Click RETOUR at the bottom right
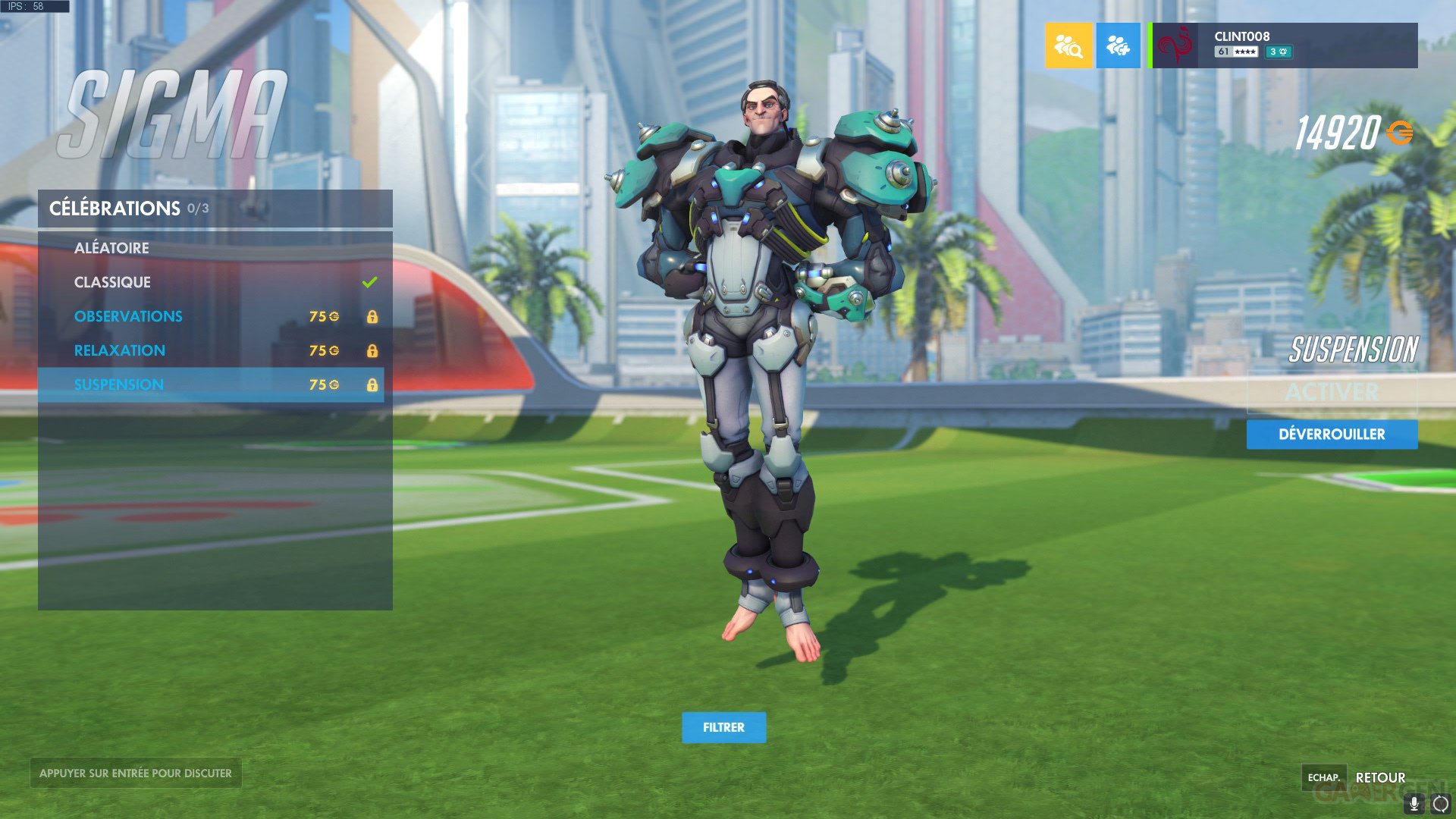The height and width of the screenshot is (819, 1456). pyautogui.click(x=1381, y=777)
